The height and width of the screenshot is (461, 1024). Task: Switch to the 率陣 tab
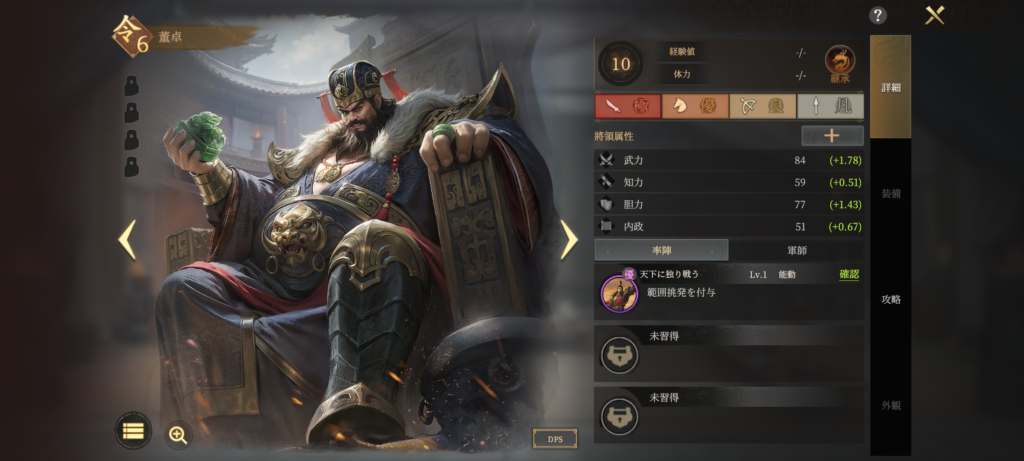(x=661, y=250)
